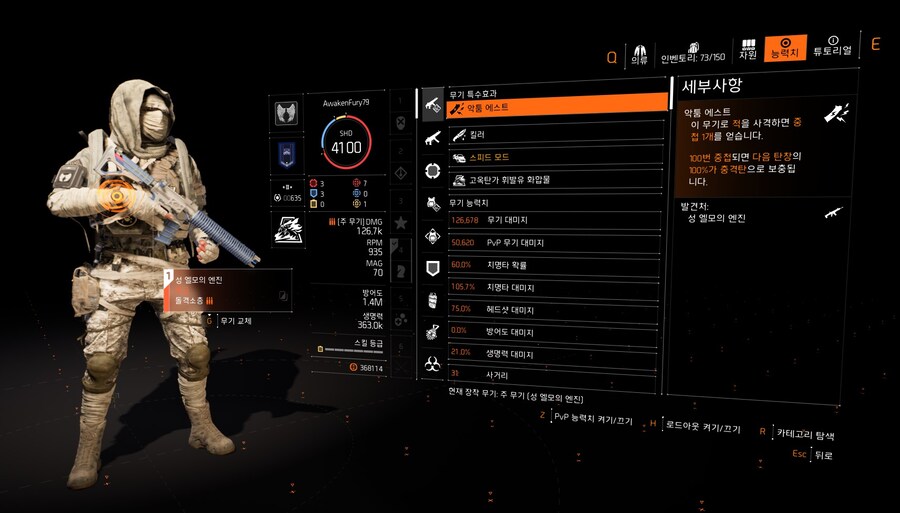This screenshot has width=900, height=513.
Task: Click the 뒤로 back button
Action: click(822, 455)
